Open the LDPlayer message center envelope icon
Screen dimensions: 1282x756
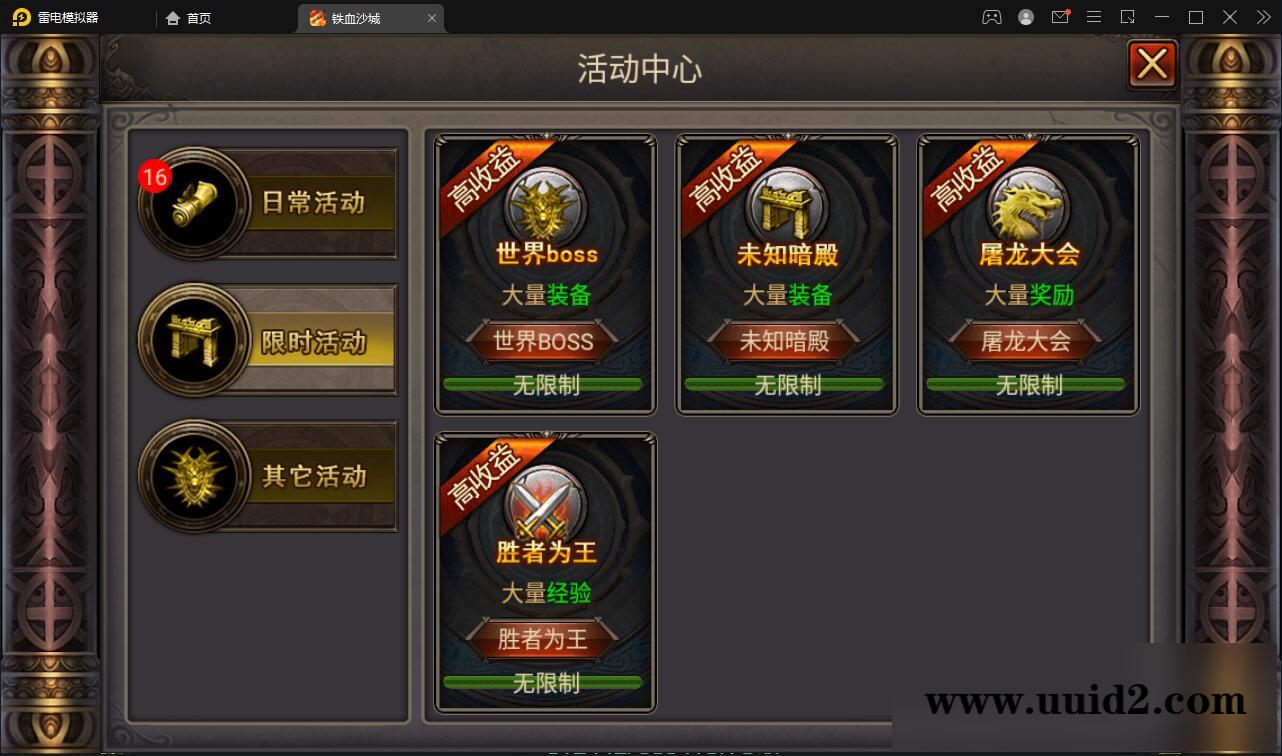1060,17
